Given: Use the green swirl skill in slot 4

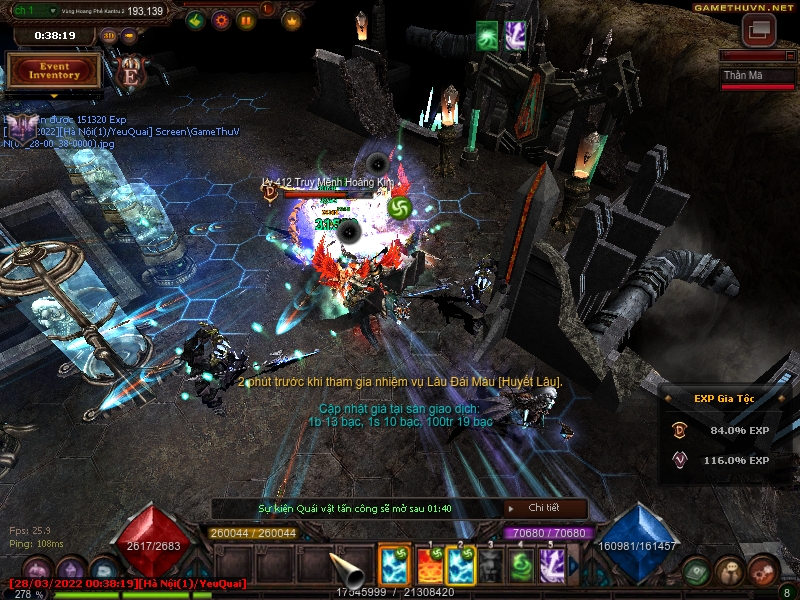Looking at the screenshot, I should click(x=521, y=566).
